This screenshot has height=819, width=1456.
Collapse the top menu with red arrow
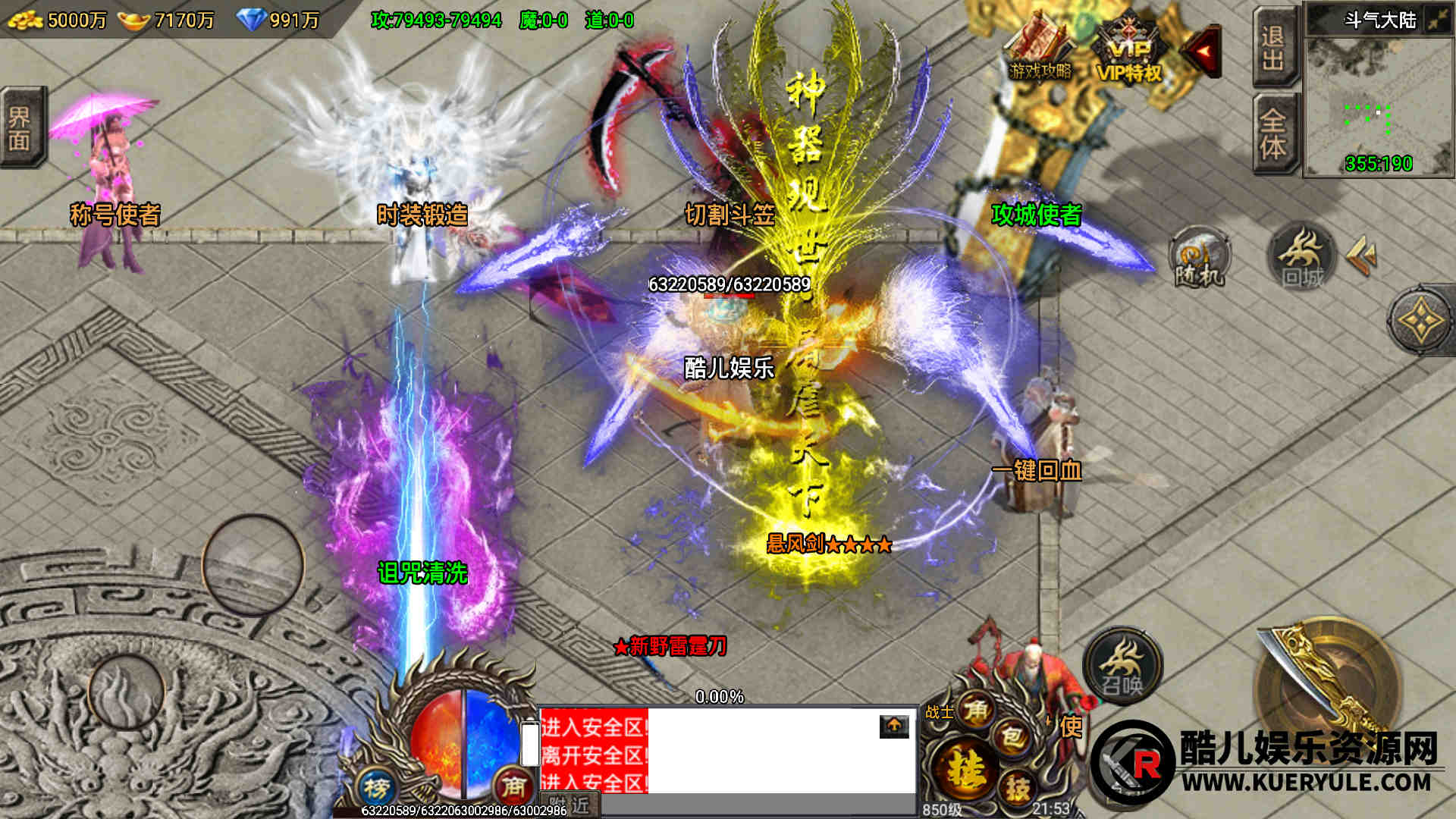click(x=1203, y=51)
